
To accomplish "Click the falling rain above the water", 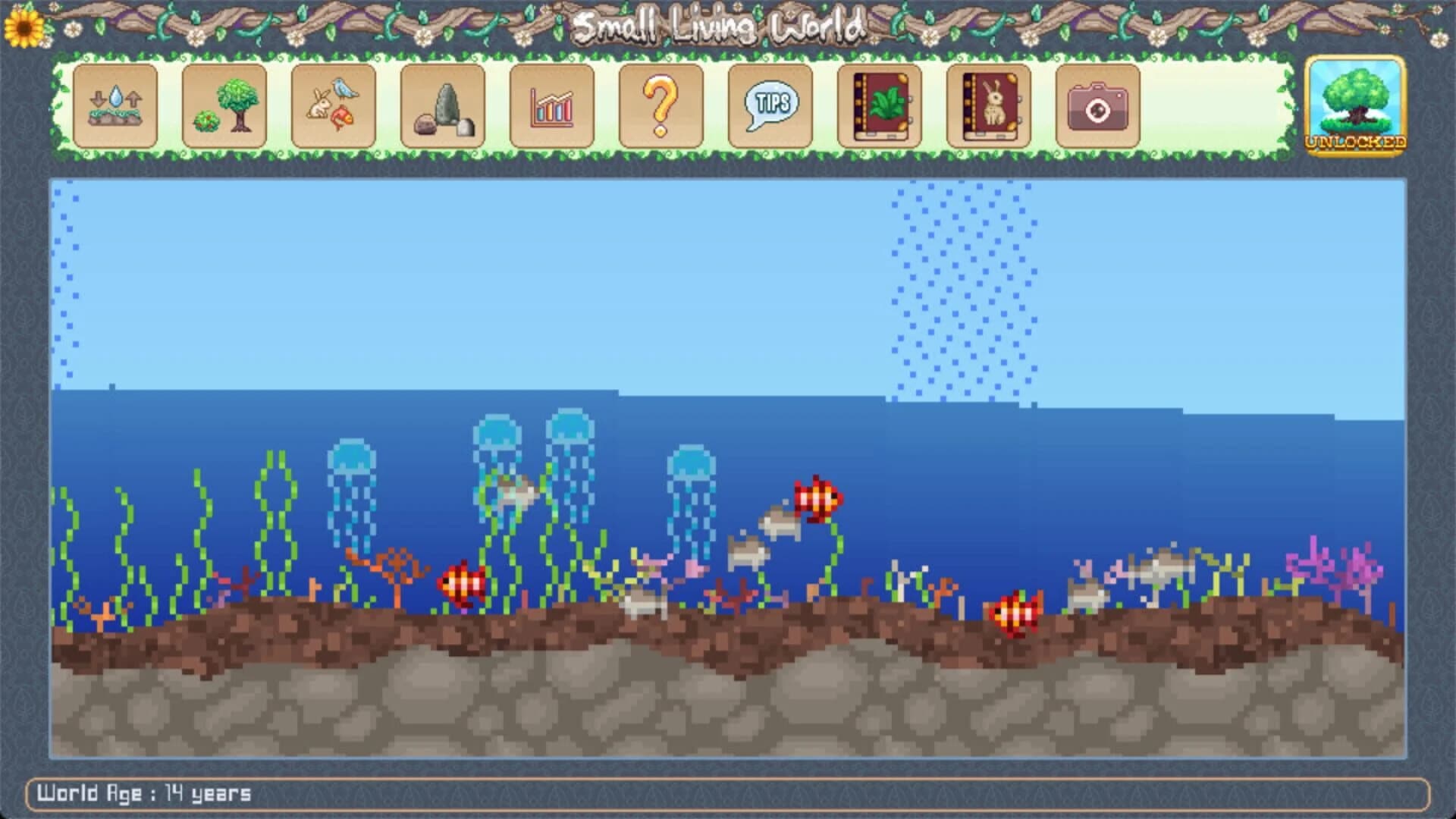I will pyautogui.click(x=963, y=288).
